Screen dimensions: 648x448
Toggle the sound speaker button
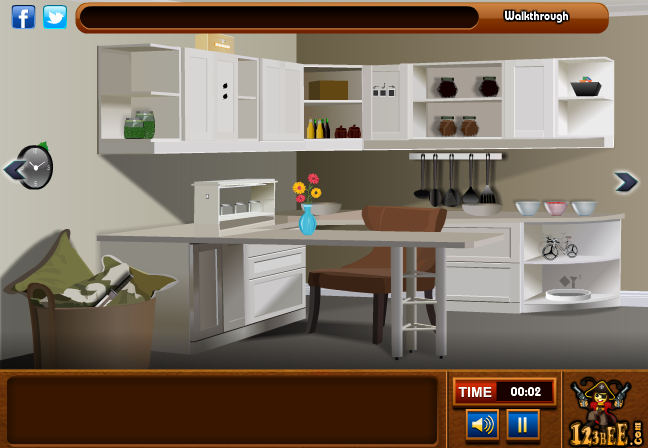482,424
